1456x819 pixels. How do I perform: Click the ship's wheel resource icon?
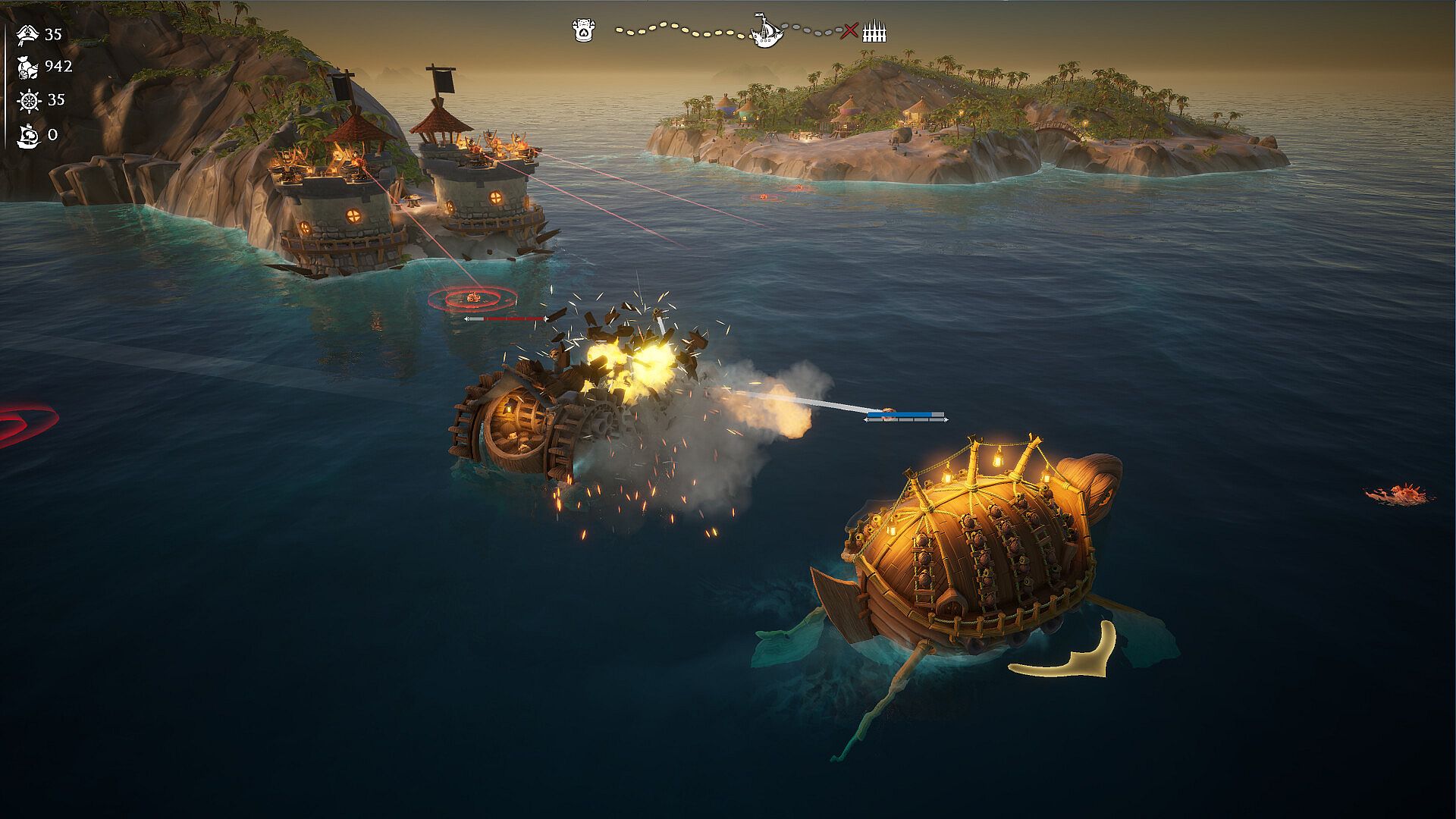pos(29,100)
